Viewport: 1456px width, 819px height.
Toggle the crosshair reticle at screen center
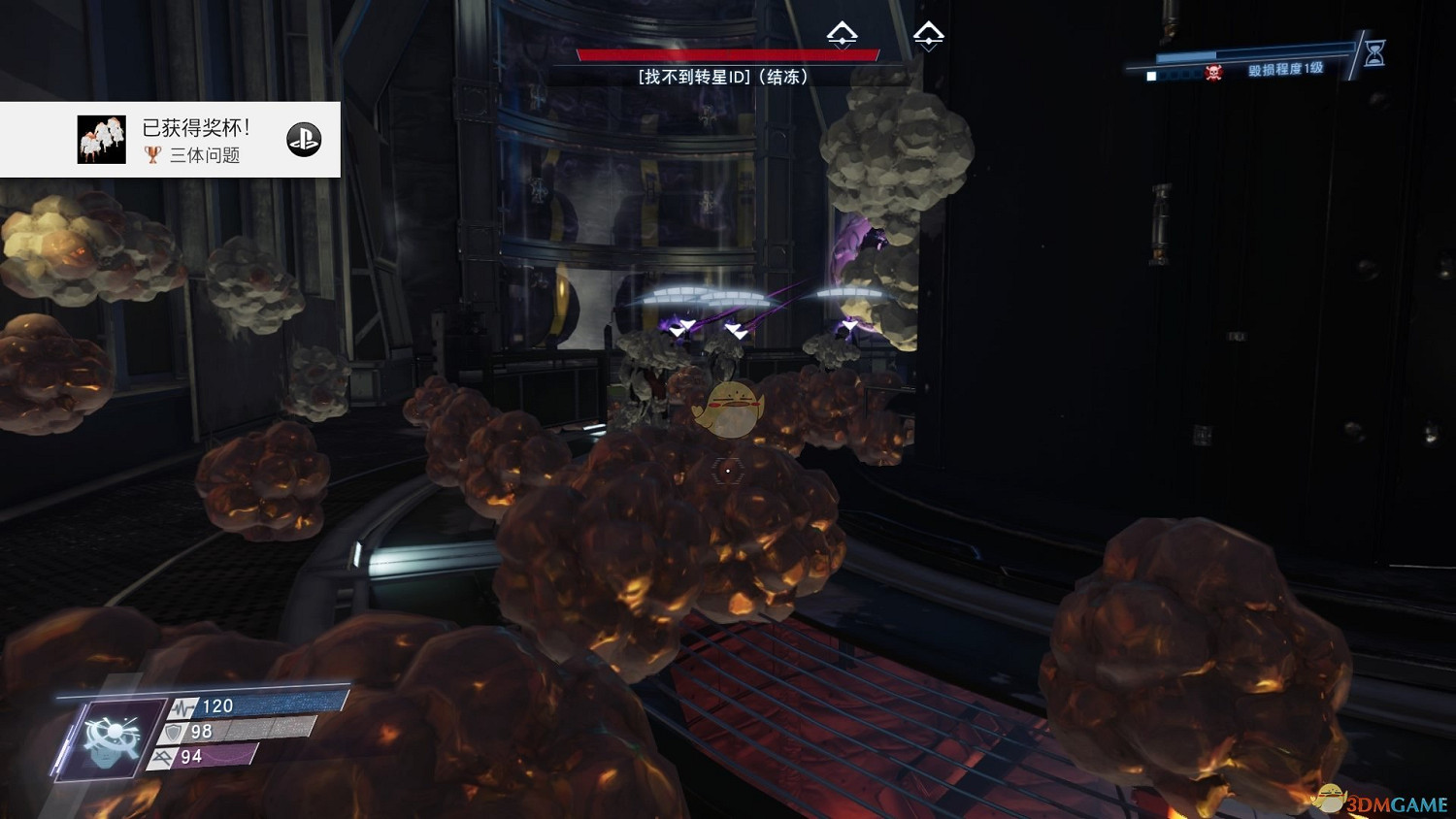pyautogui.click(x=728, y=470)
